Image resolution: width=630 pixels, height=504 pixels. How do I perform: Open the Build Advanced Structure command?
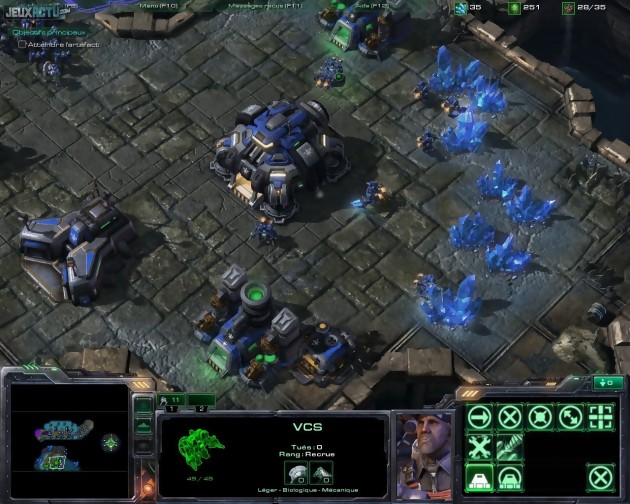(510, 477)
